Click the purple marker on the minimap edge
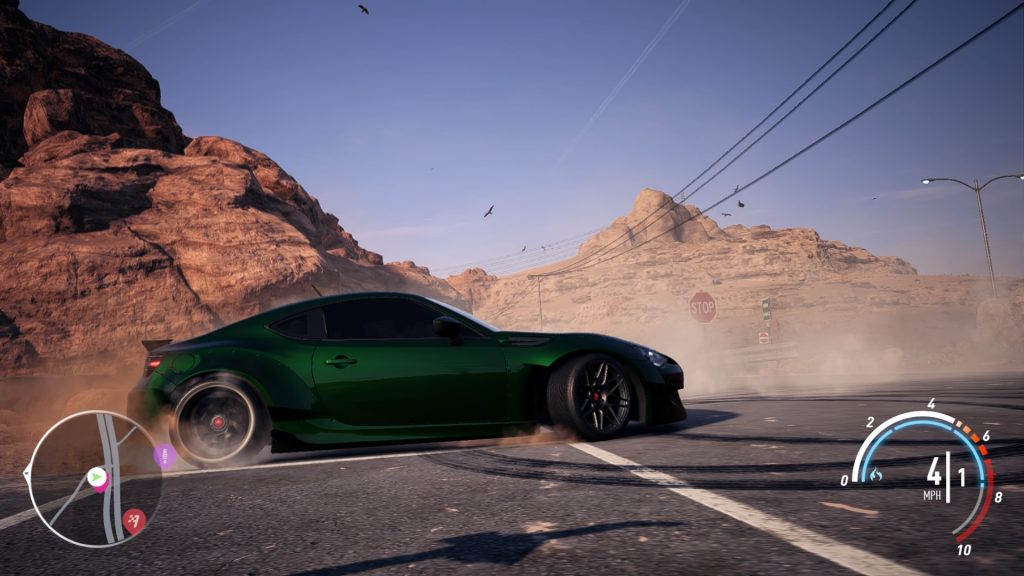The height and width of the screenshot is (576, 1024). [164, 457]
